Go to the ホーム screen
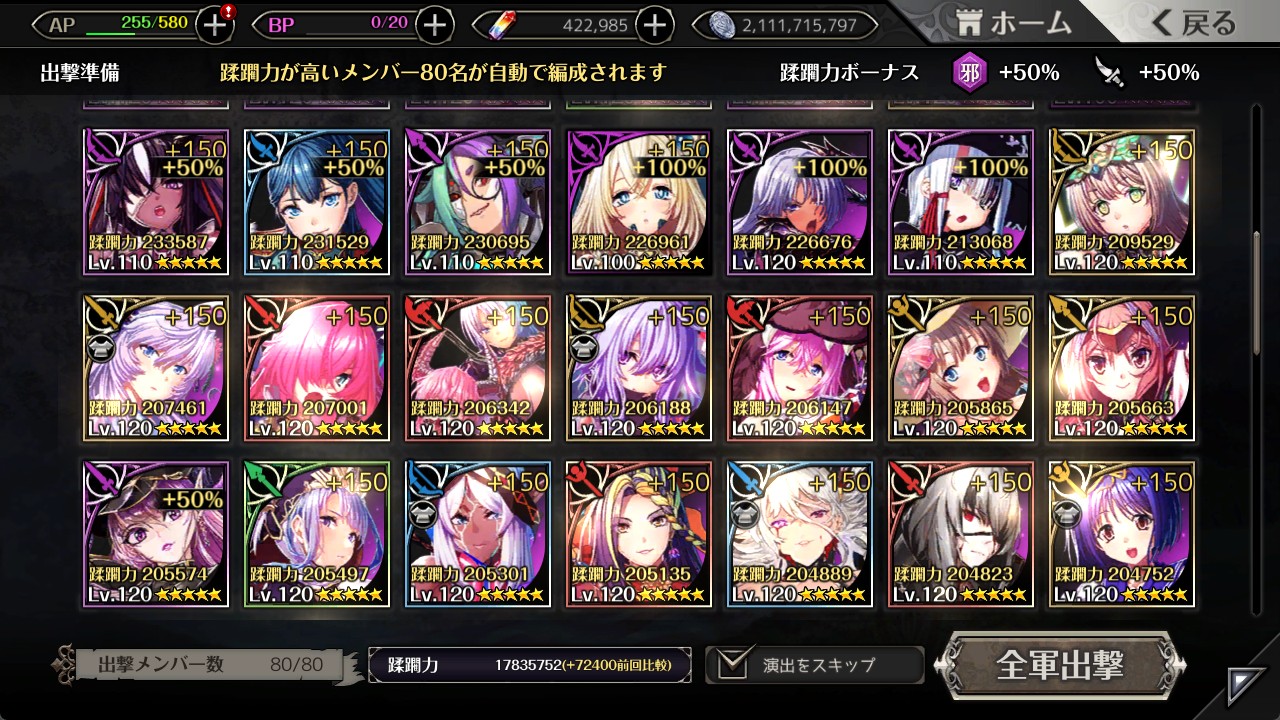 coord(1014,24)
